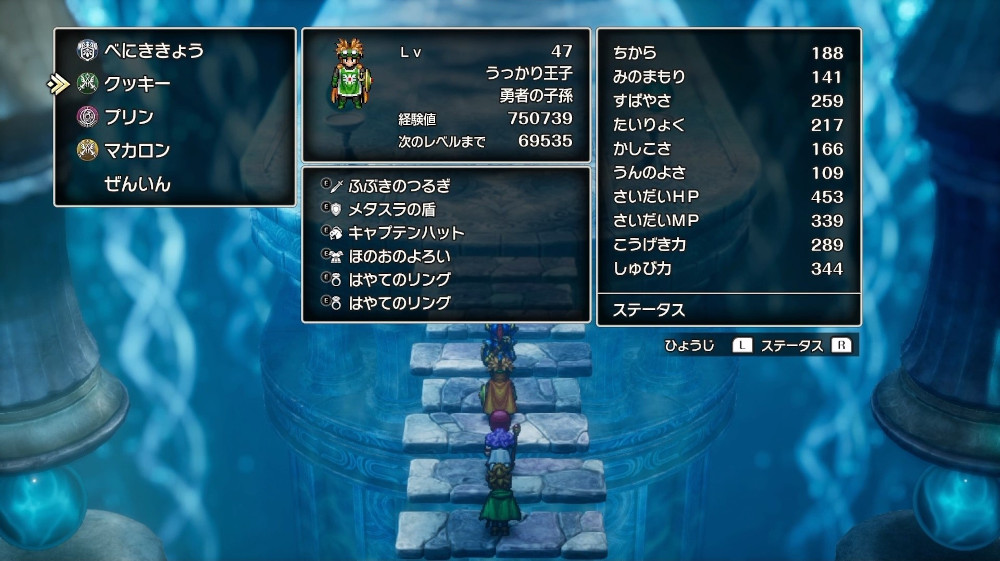1000x561 pixels.
Task: Choose the キャプテンハット helmet slot
Action: tap(406, 232)
